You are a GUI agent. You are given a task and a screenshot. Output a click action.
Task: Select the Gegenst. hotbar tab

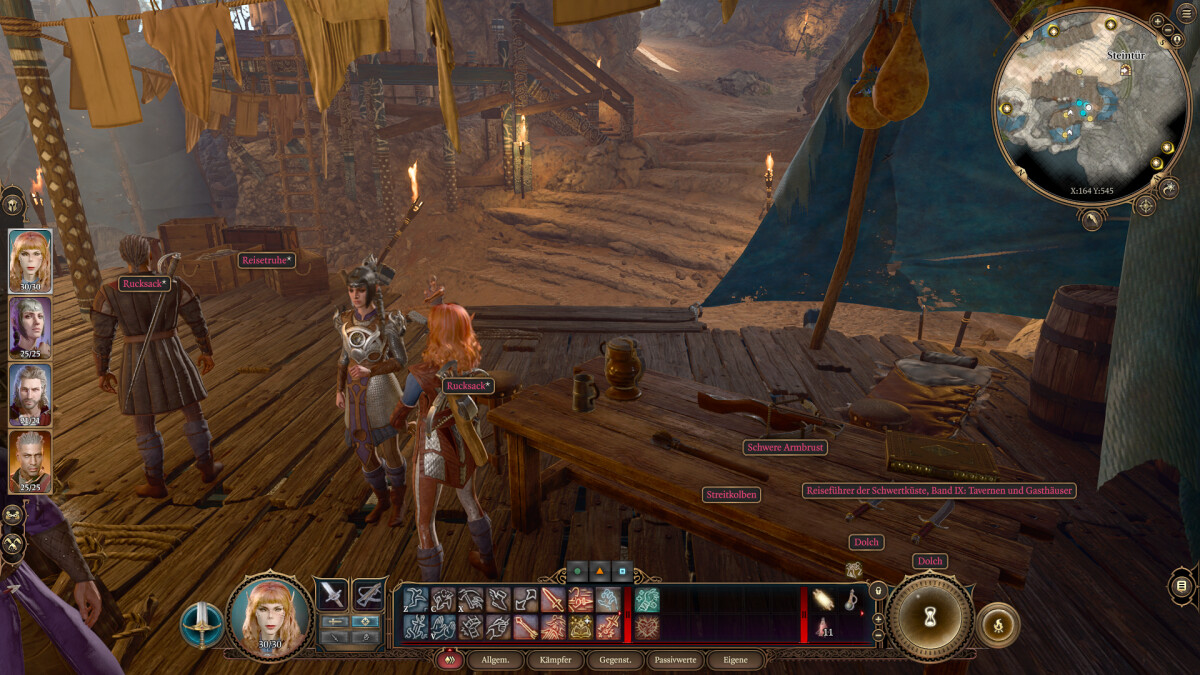tap(614, 660)
